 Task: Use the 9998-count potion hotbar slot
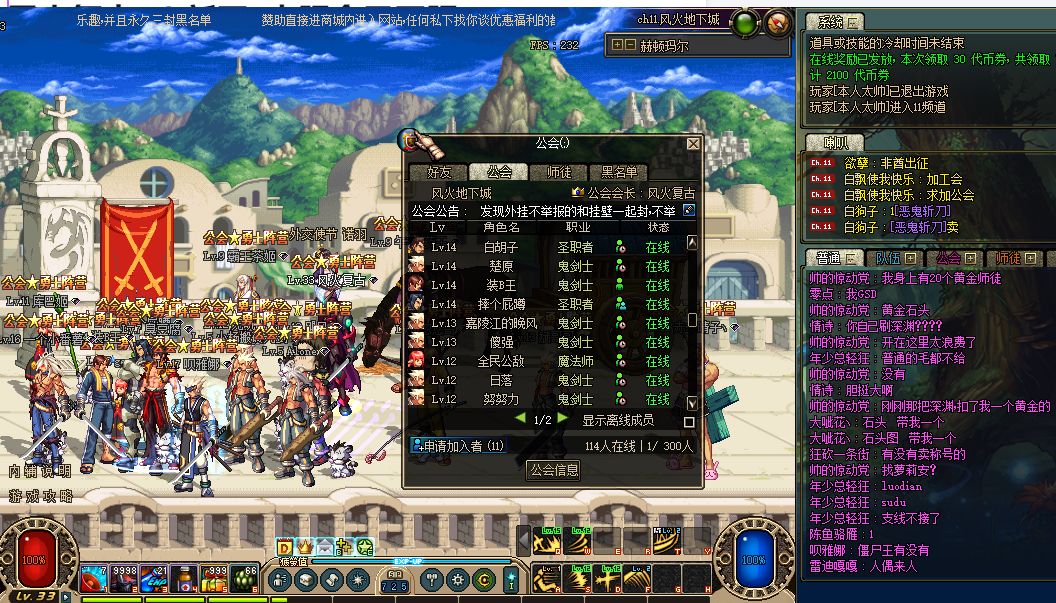(x=125, y=577)
